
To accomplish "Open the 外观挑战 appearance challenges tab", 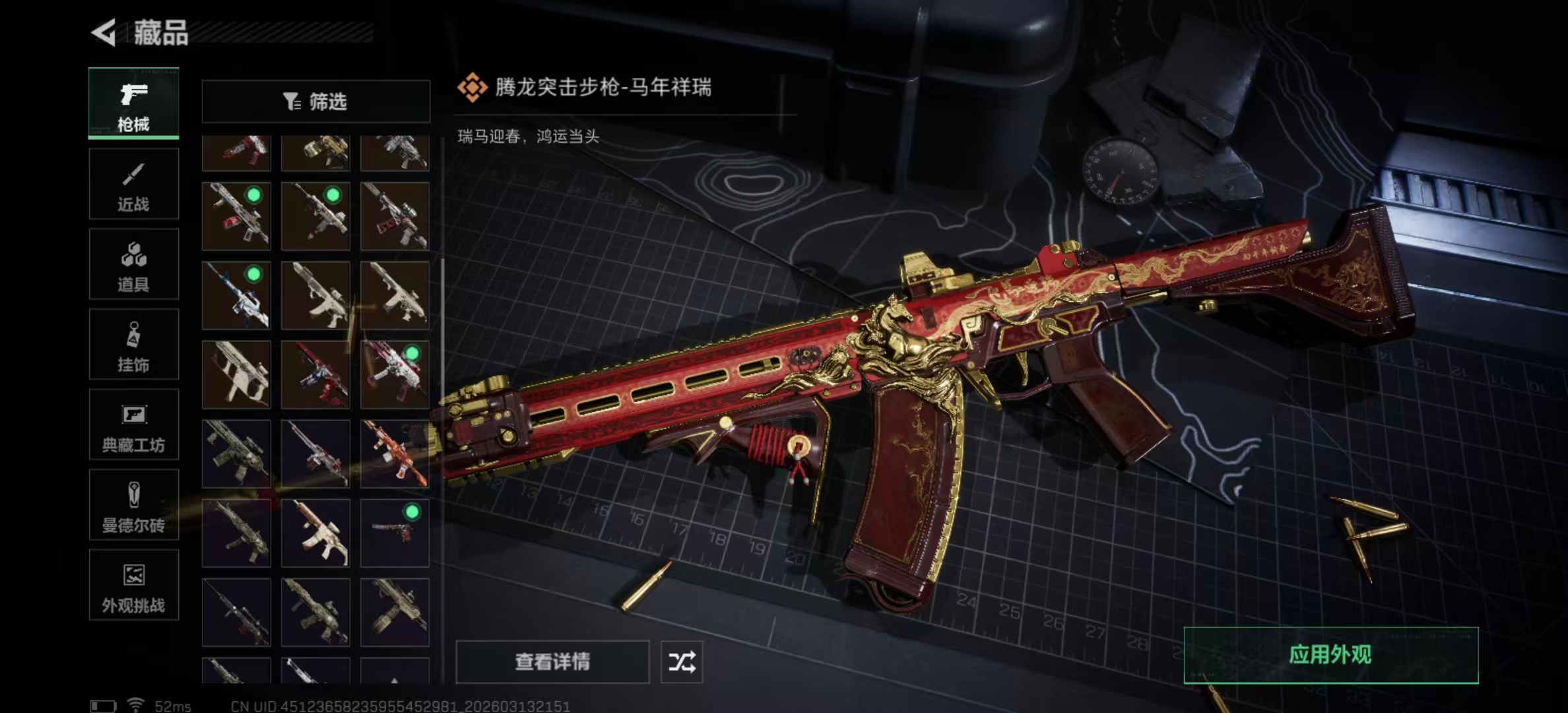I will 133,586.
